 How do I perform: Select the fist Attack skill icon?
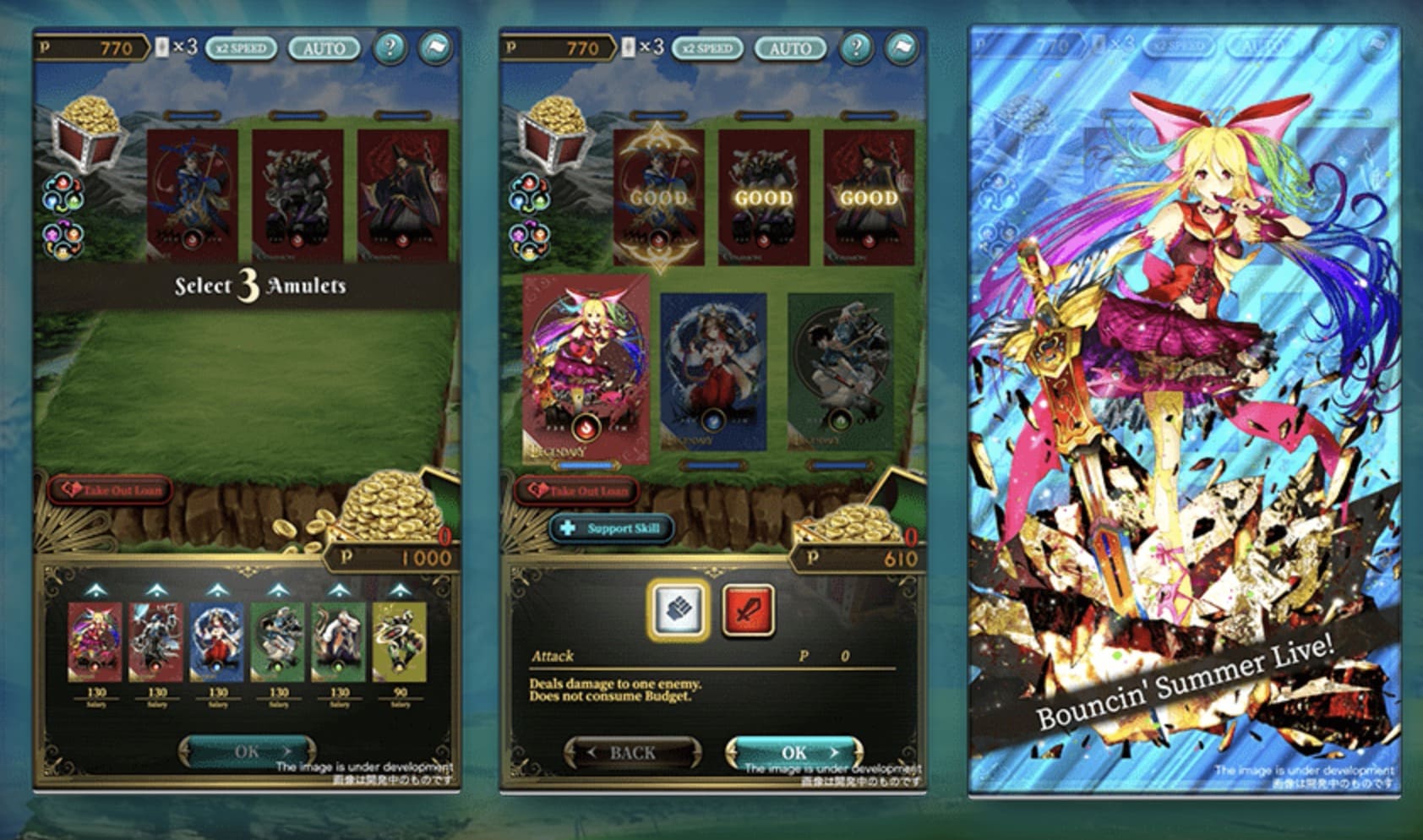[678, 608]
